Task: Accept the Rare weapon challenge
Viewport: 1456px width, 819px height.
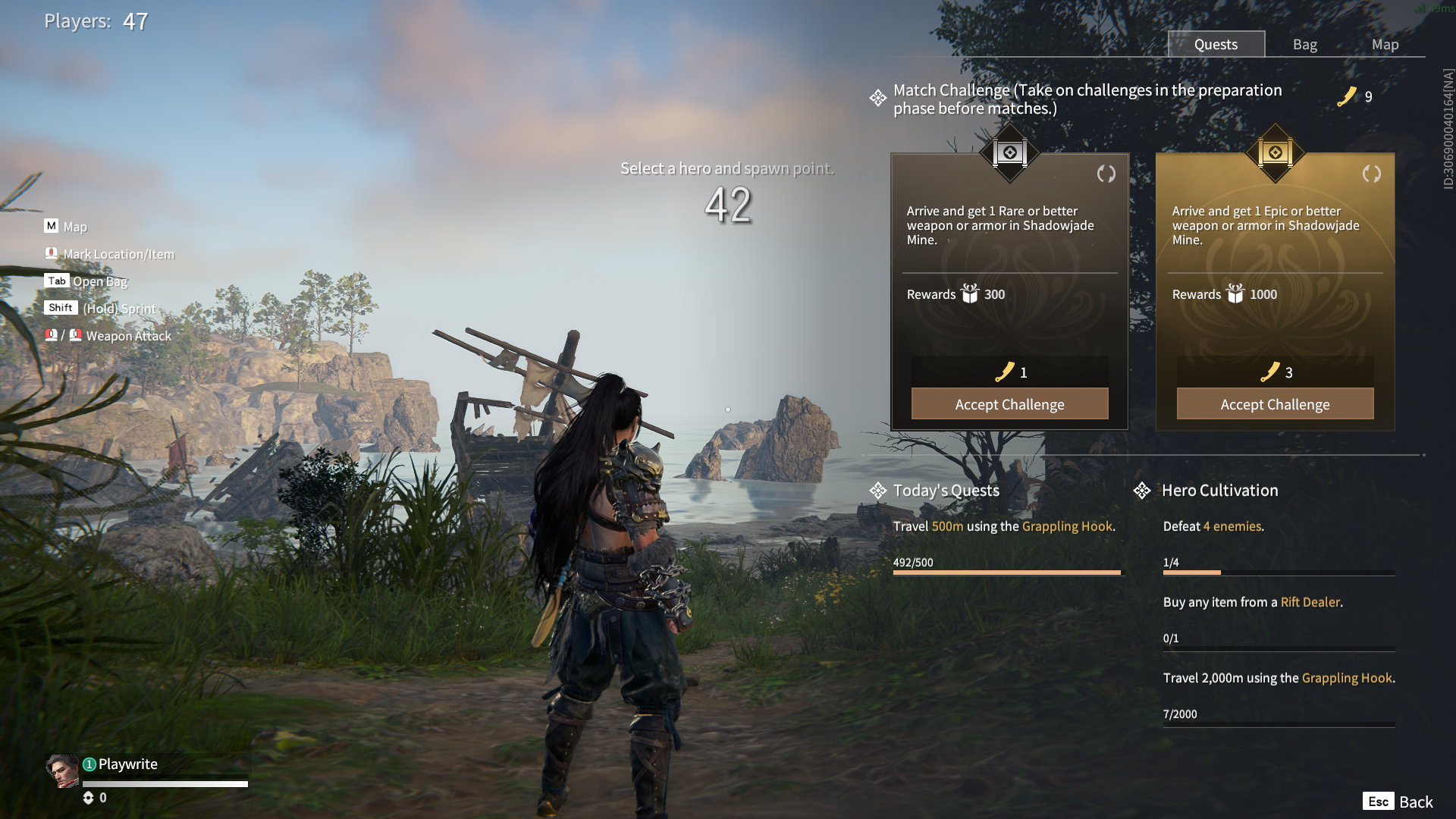Action: [1009, 404]
